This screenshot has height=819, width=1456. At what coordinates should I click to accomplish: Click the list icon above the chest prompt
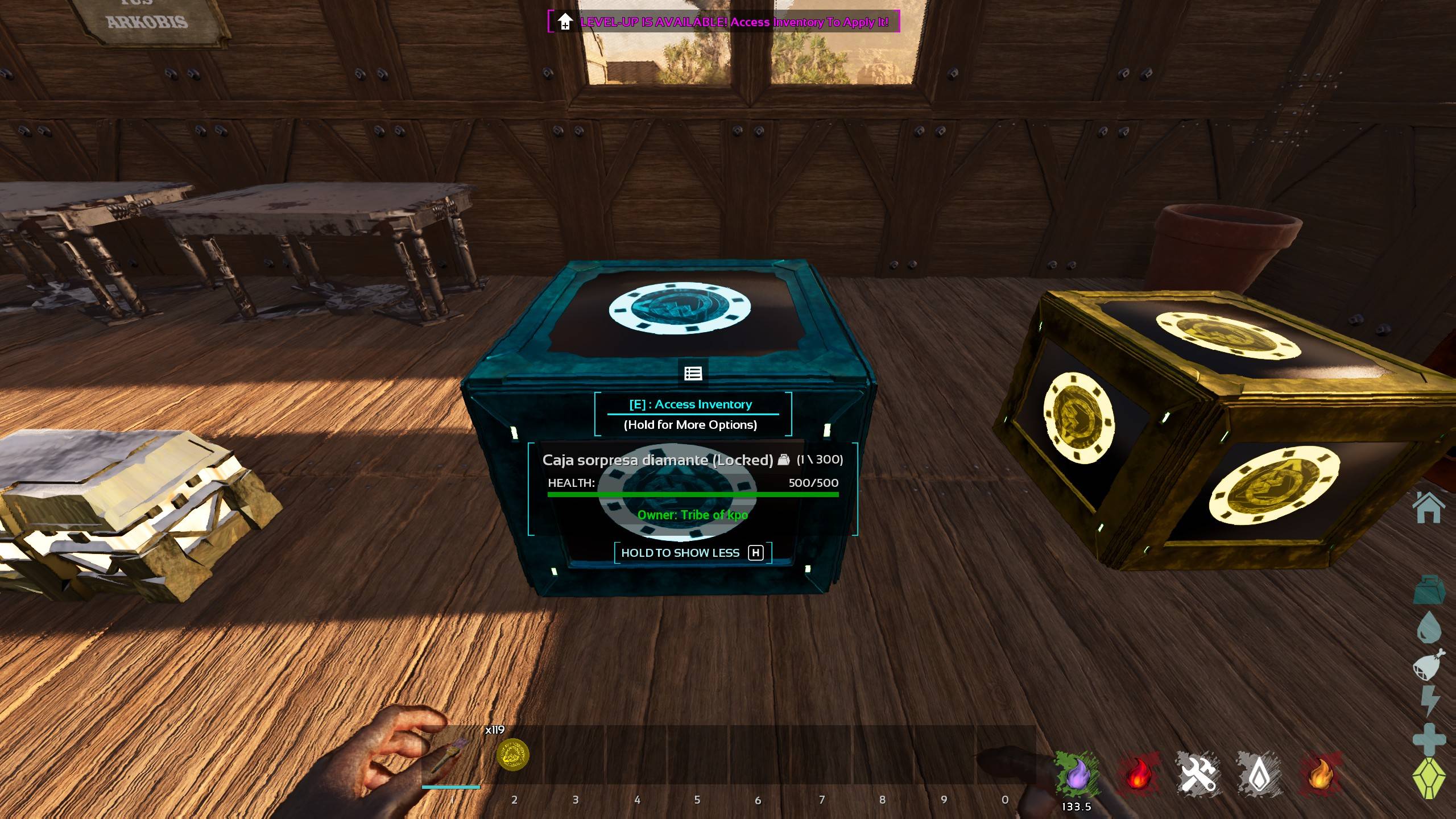tap(693, 373)
